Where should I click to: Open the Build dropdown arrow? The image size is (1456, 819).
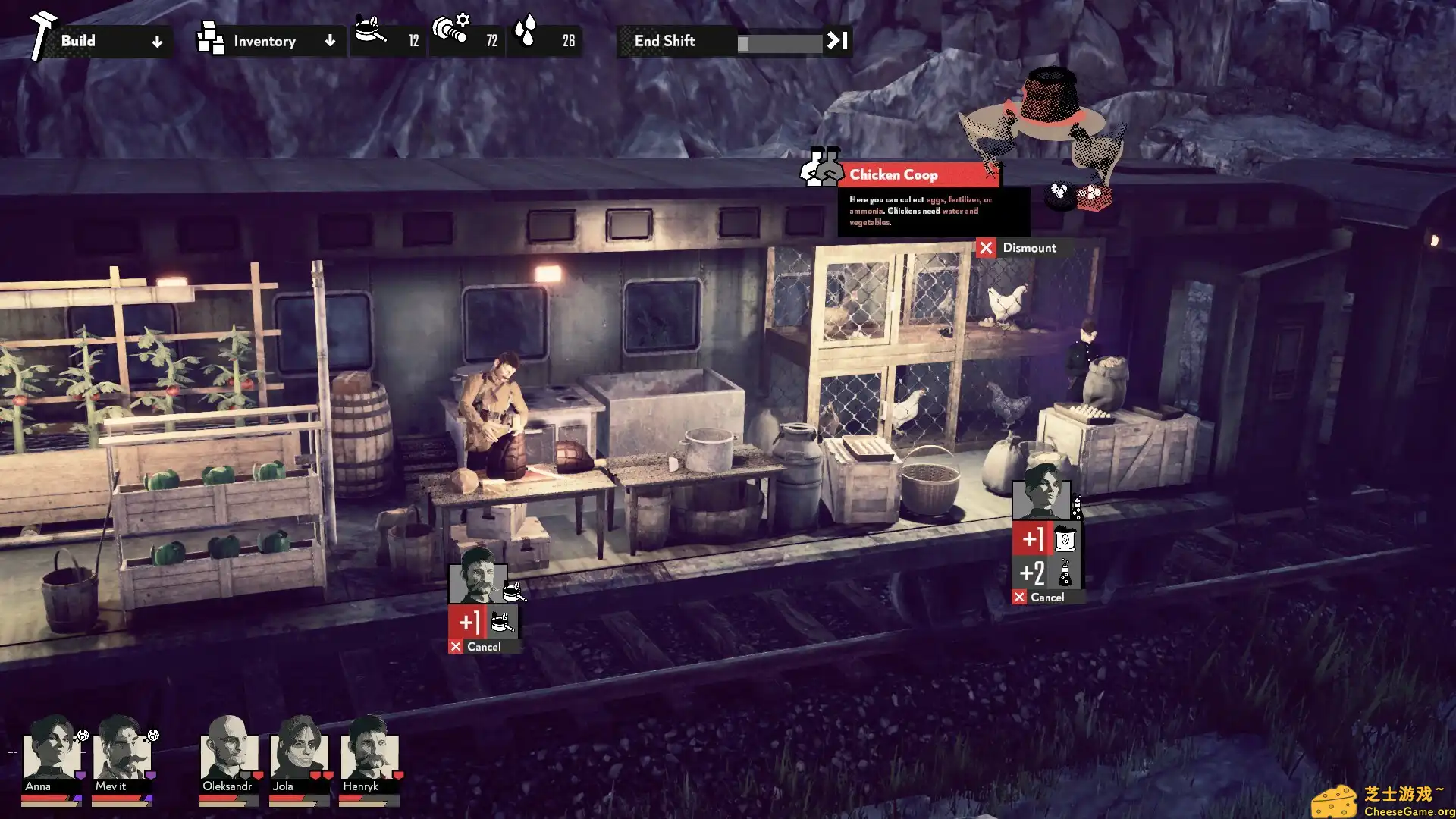tap(157, 42)
